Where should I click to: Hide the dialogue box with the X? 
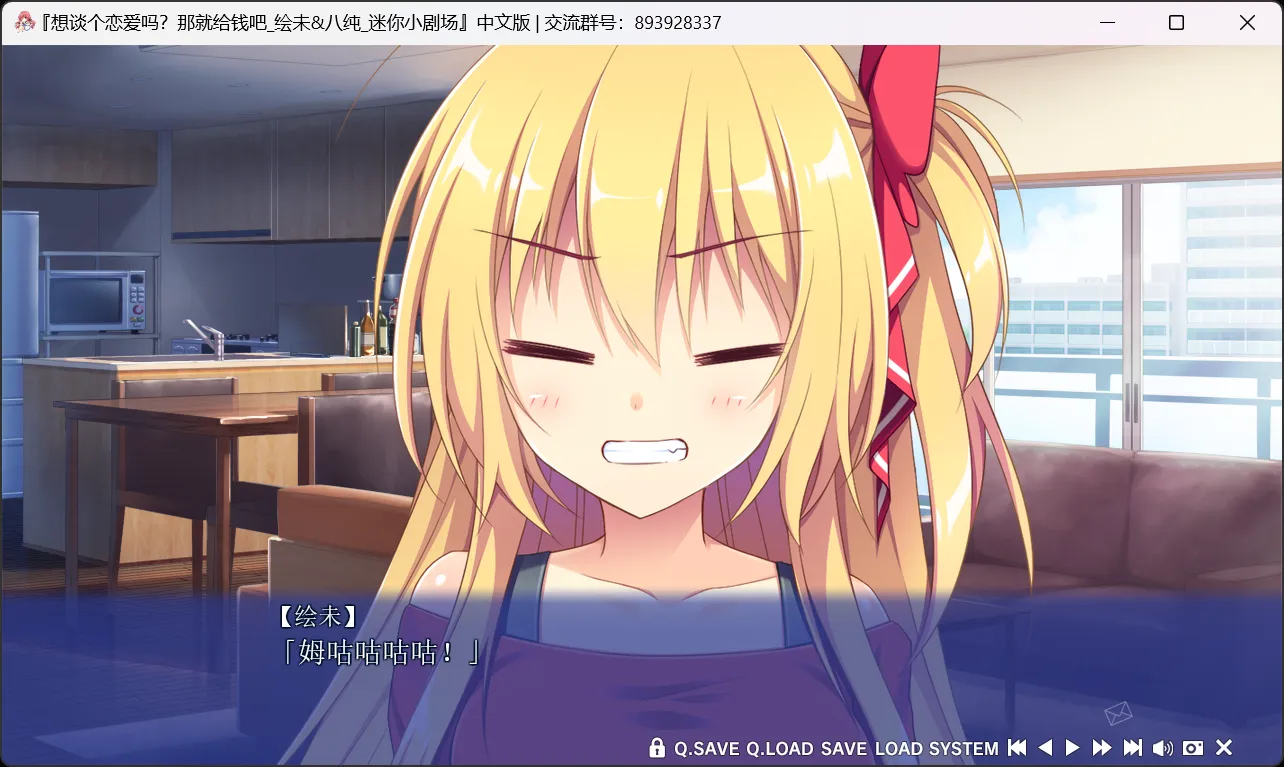pyautogui.click(x=1223, y=748)
